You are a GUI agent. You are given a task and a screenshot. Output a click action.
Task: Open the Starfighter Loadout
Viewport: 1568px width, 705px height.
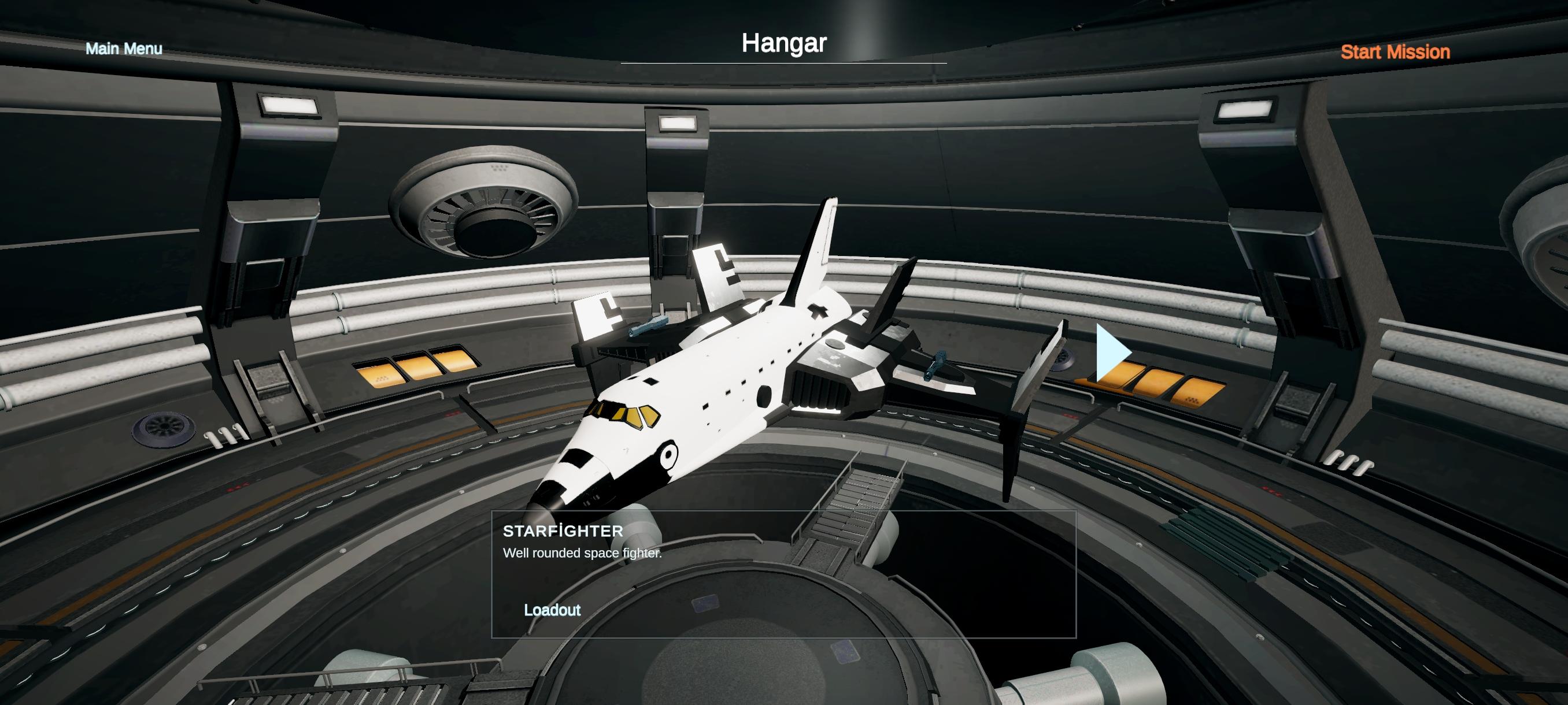click(x=552, y=610)
